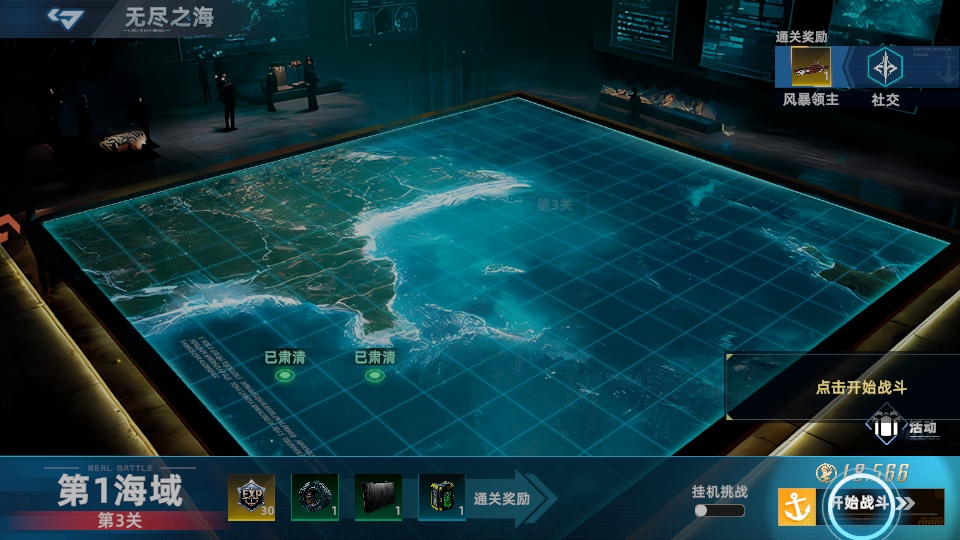960x540 pixels.
Task: Inspect the black case reward item
Action: [378, 497]
